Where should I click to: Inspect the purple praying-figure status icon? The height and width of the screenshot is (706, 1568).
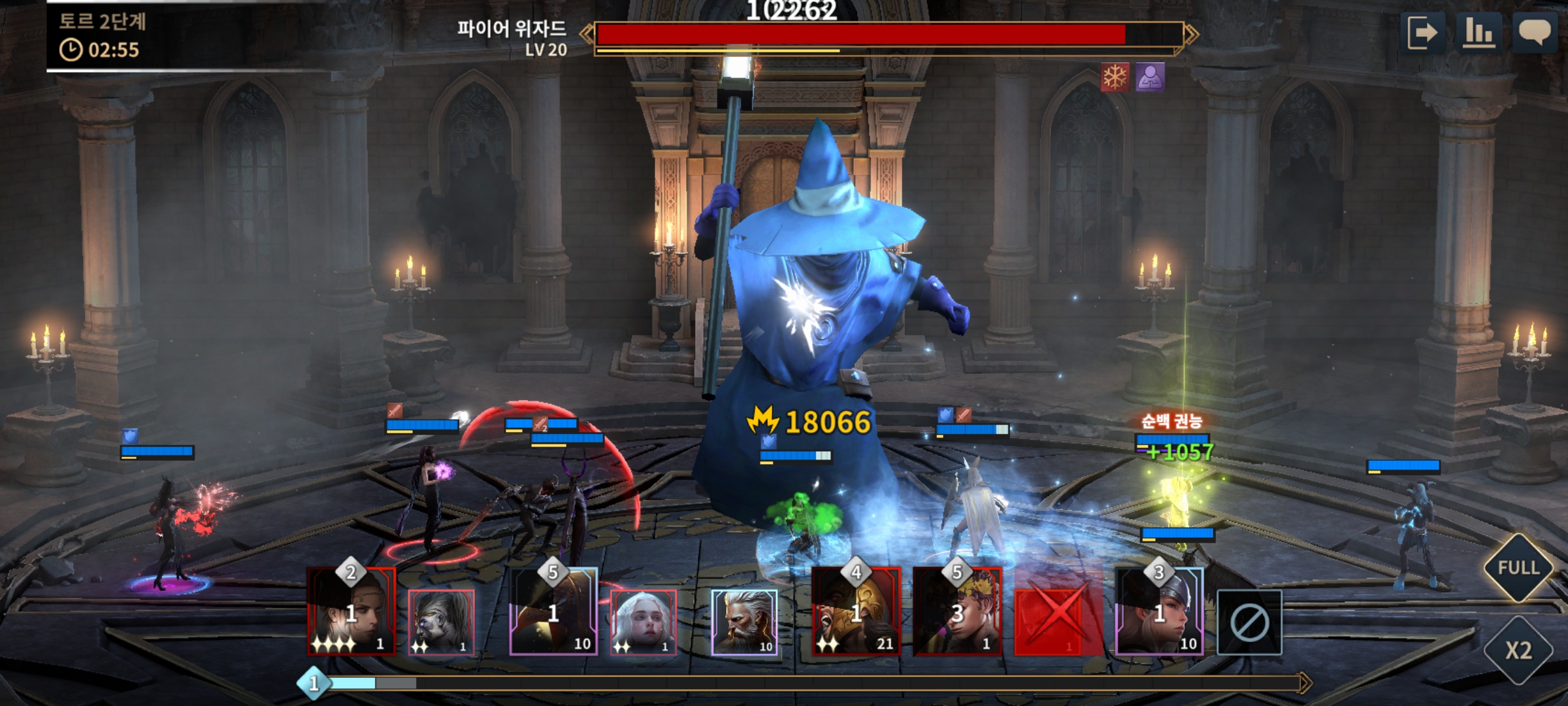click(1150, 78)
